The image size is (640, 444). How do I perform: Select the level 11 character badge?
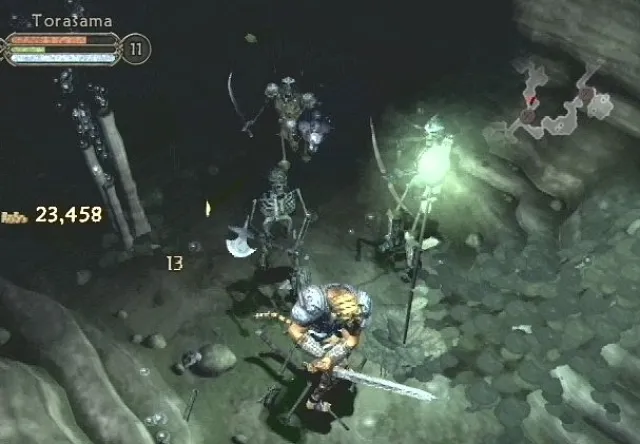click(x=136, y=49)
